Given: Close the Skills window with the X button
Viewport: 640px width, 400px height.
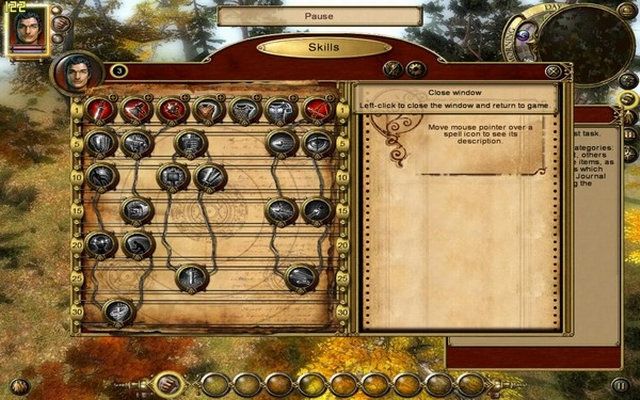Looking at the screenshot, I should coord(550,71).
